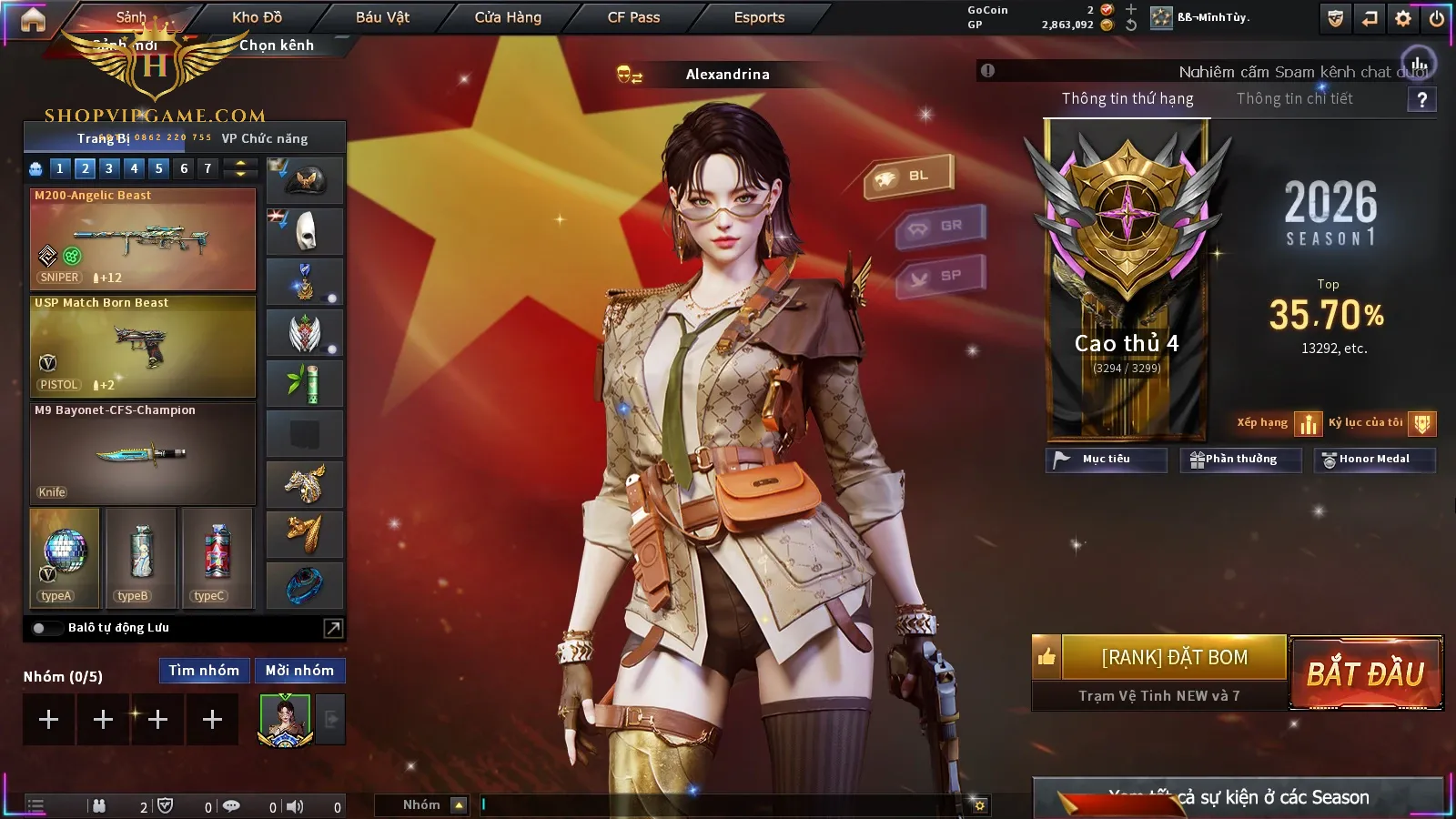Invite players with Mời nhóm
This screenshot has height=819, width=1456.
tap(299, 671)
